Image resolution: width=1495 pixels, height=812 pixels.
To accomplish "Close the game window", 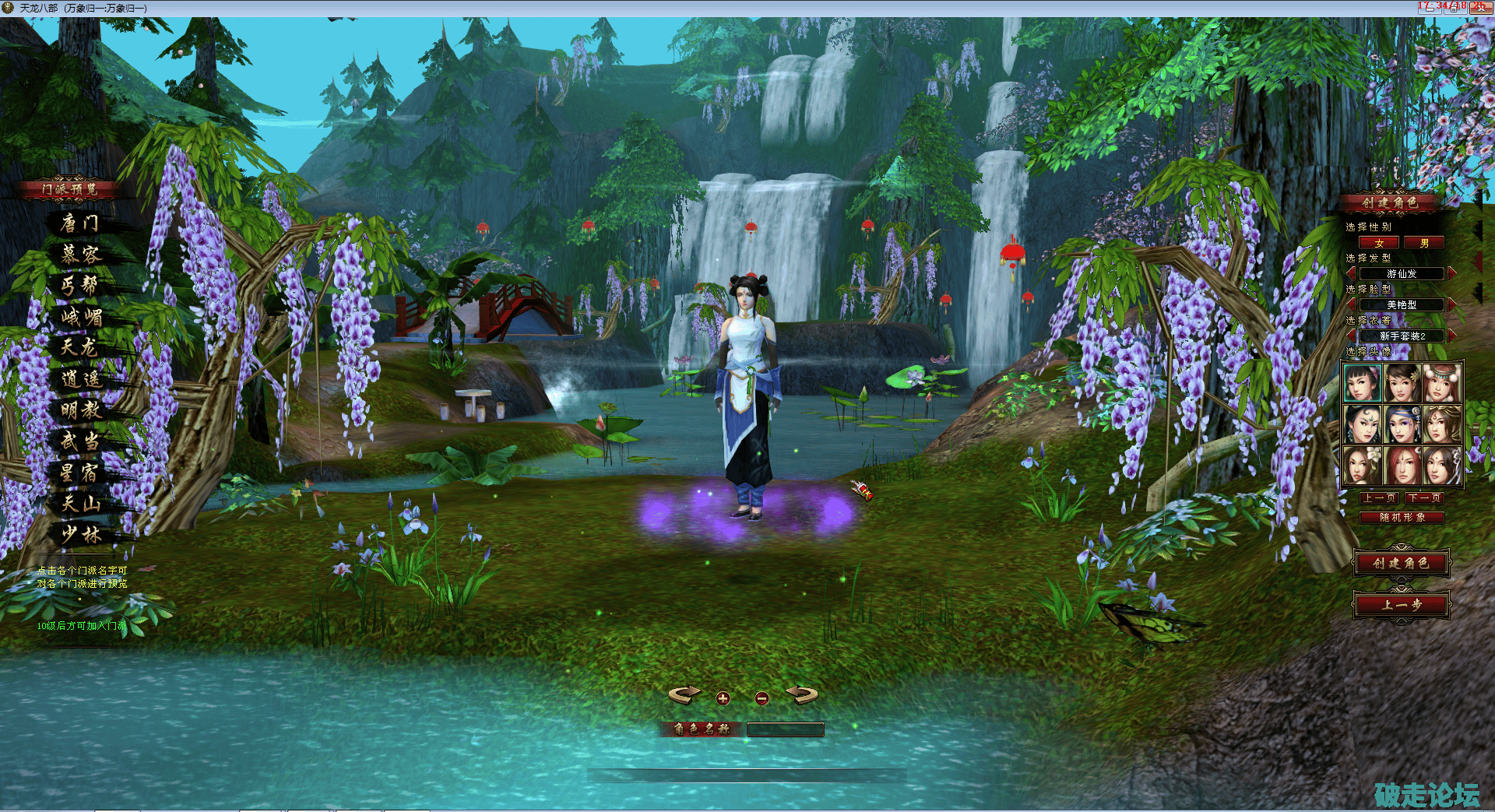I will click(1479, 7).
